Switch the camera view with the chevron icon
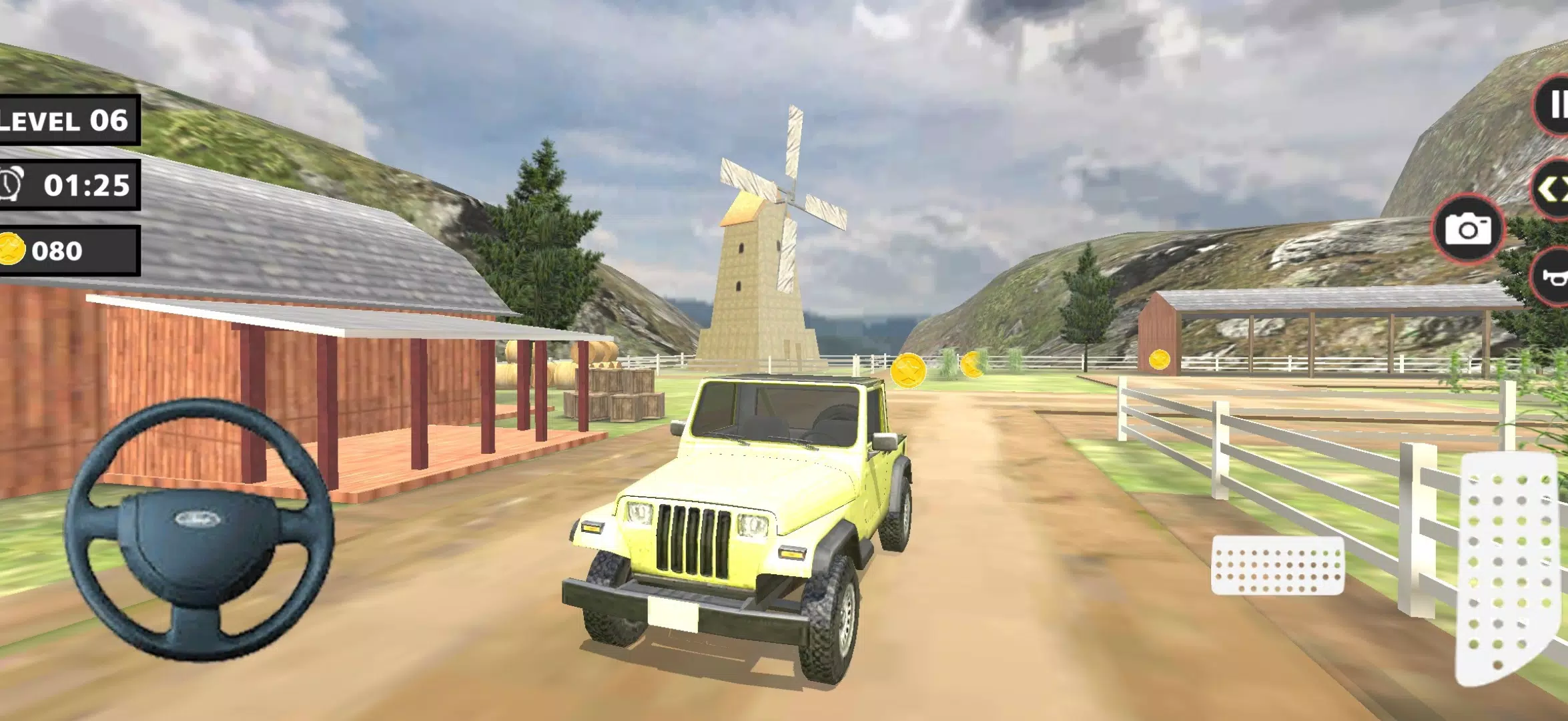This screenshot has width=1568, height=721. [1558, 189]
